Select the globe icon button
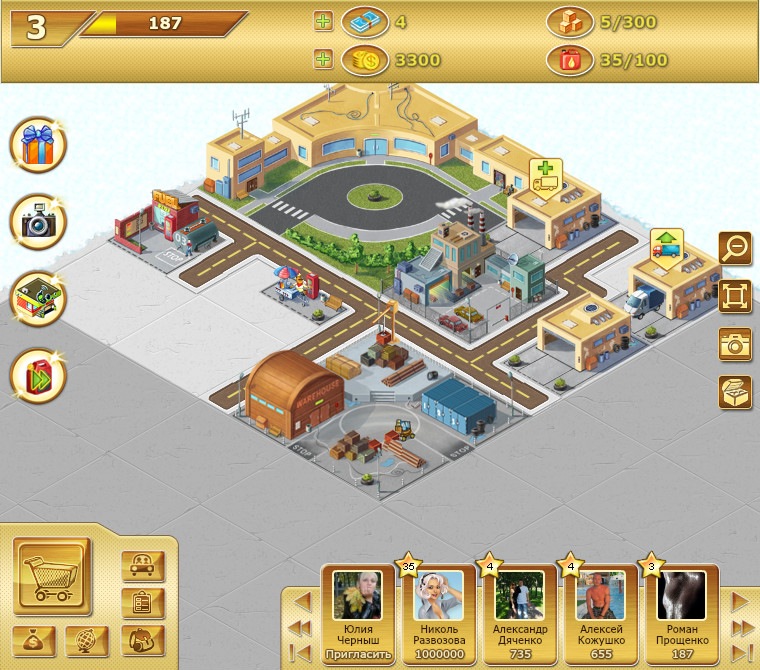 tap(87, 641)
